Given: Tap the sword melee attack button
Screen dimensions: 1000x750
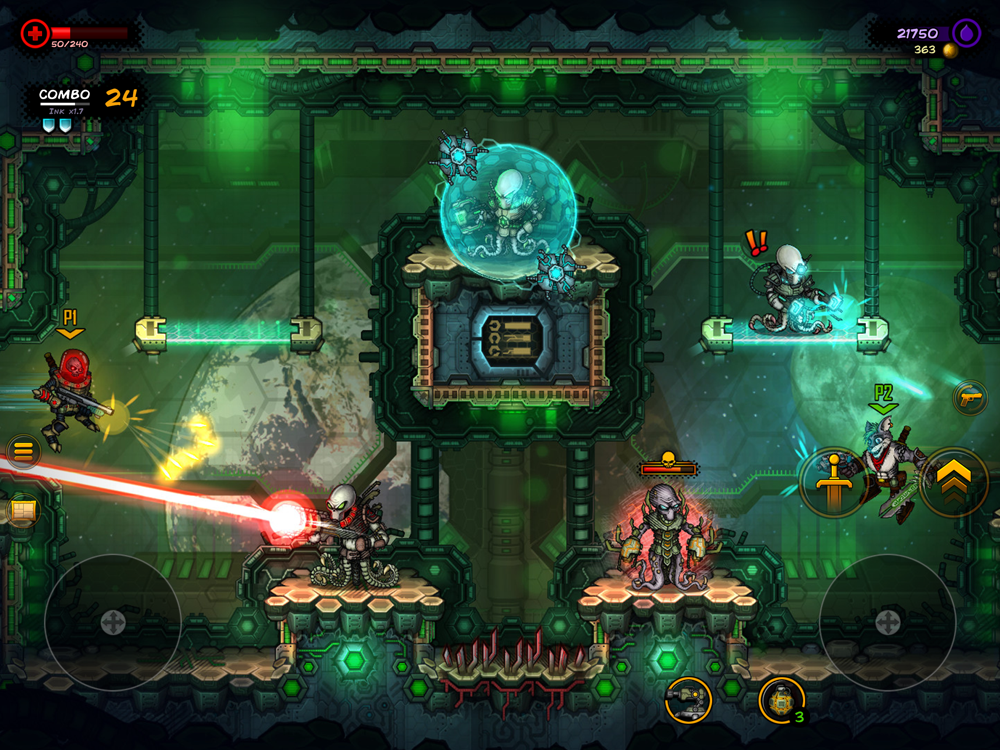Looking at the screenshot, I should pos(832,483).
